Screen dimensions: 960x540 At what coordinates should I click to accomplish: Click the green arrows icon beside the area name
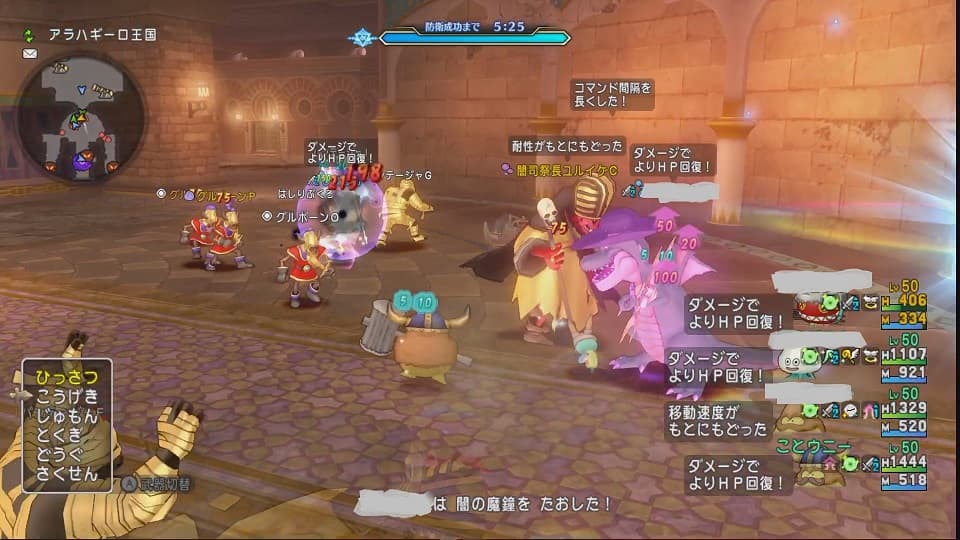point(30,34)
